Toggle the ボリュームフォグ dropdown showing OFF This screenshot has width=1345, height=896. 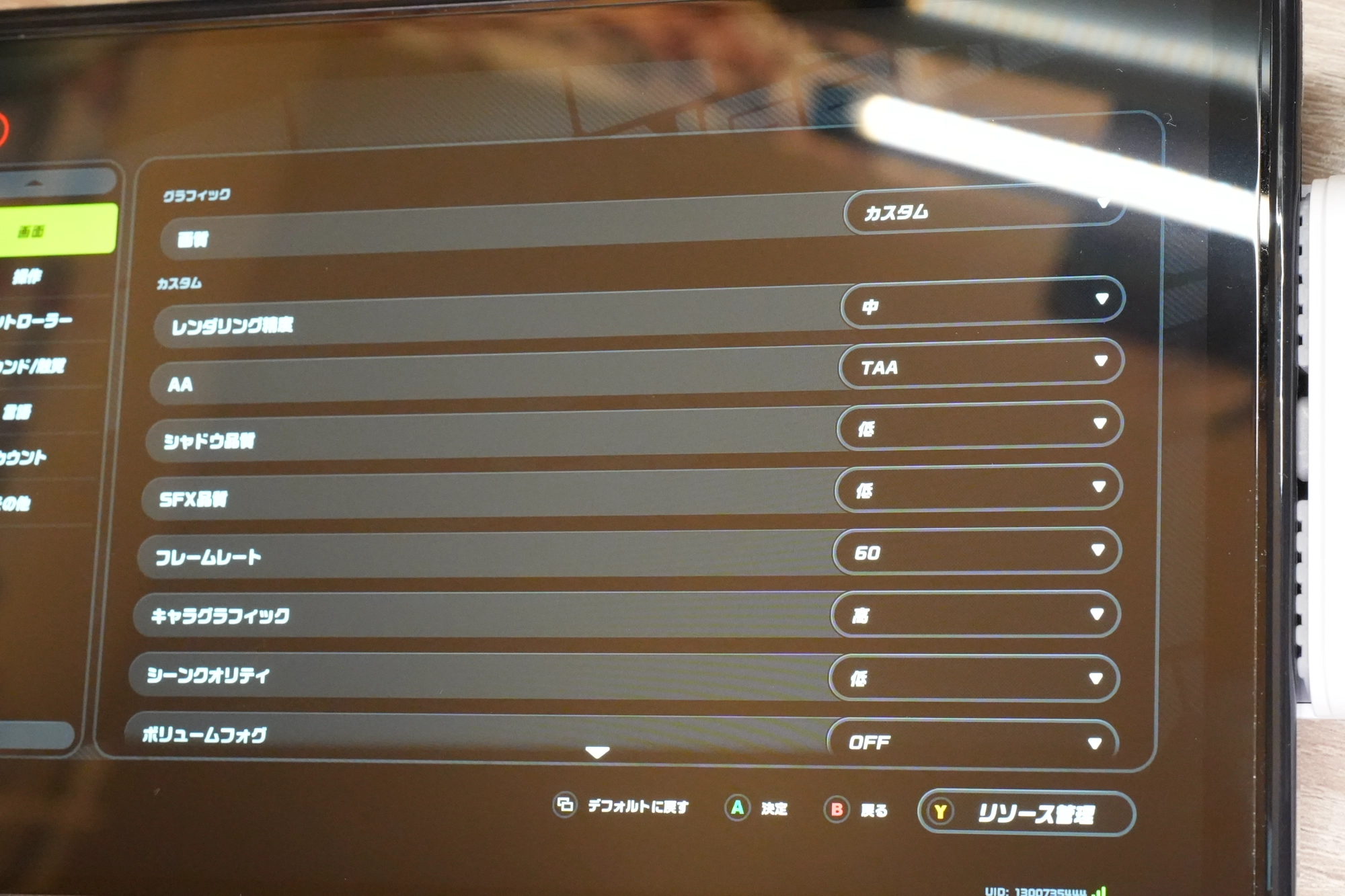tap(972, 741)
